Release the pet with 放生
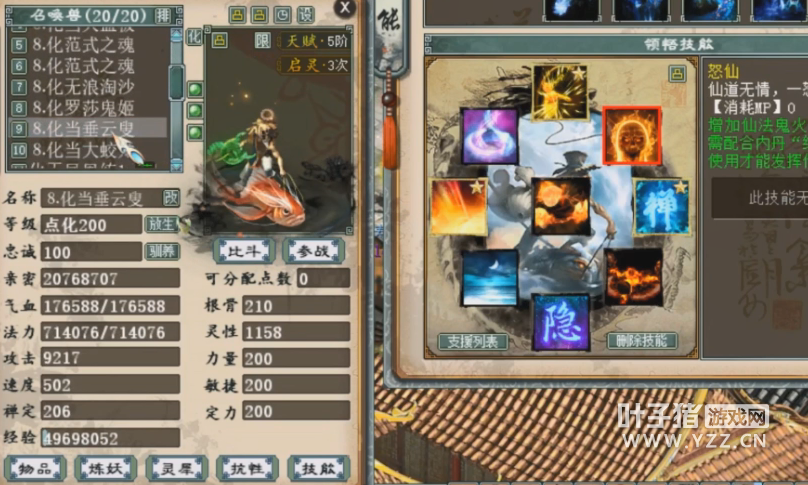 tap(161, 224)
